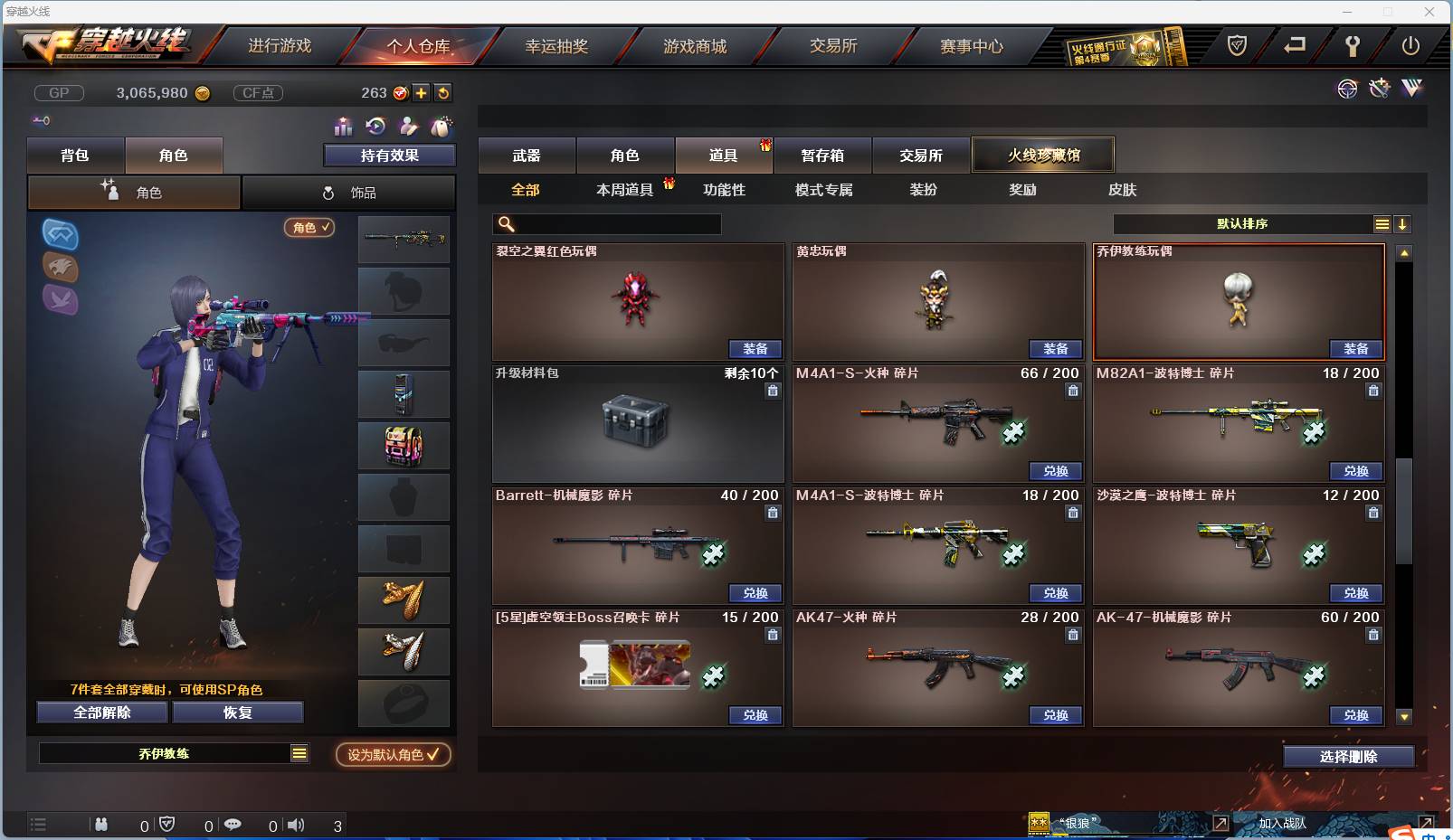Click 兑换 on Barrett-机械魔影 fragments
The image size is (1453, 840).
tap(755, 593)
